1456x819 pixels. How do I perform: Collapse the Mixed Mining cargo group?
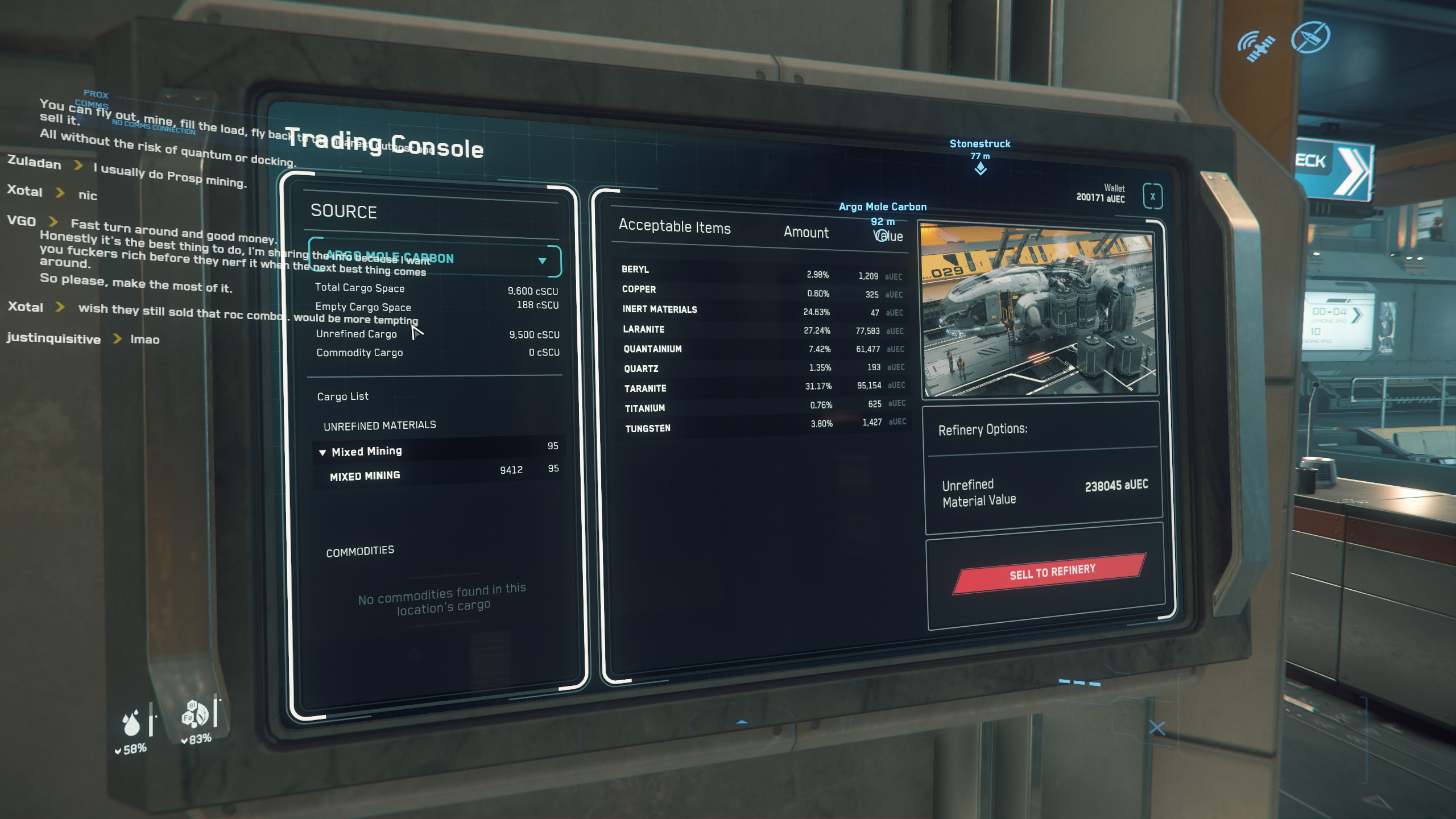[322, 453]
